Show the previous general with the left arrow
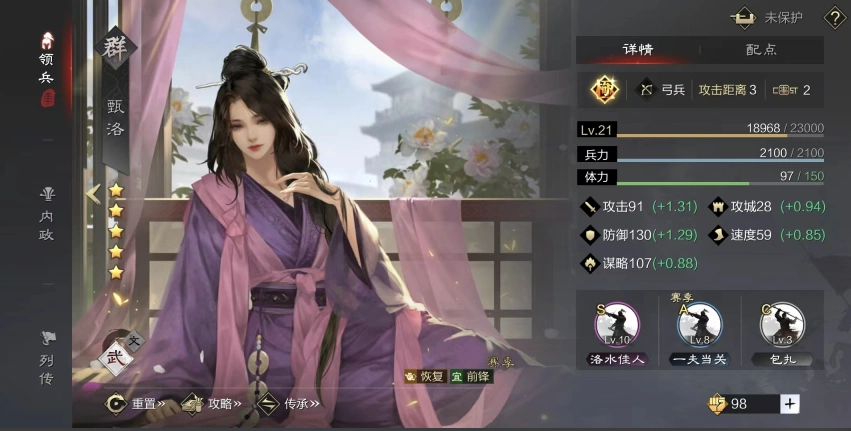The height and width of the screenshot is (431, 851). point(93,194)
